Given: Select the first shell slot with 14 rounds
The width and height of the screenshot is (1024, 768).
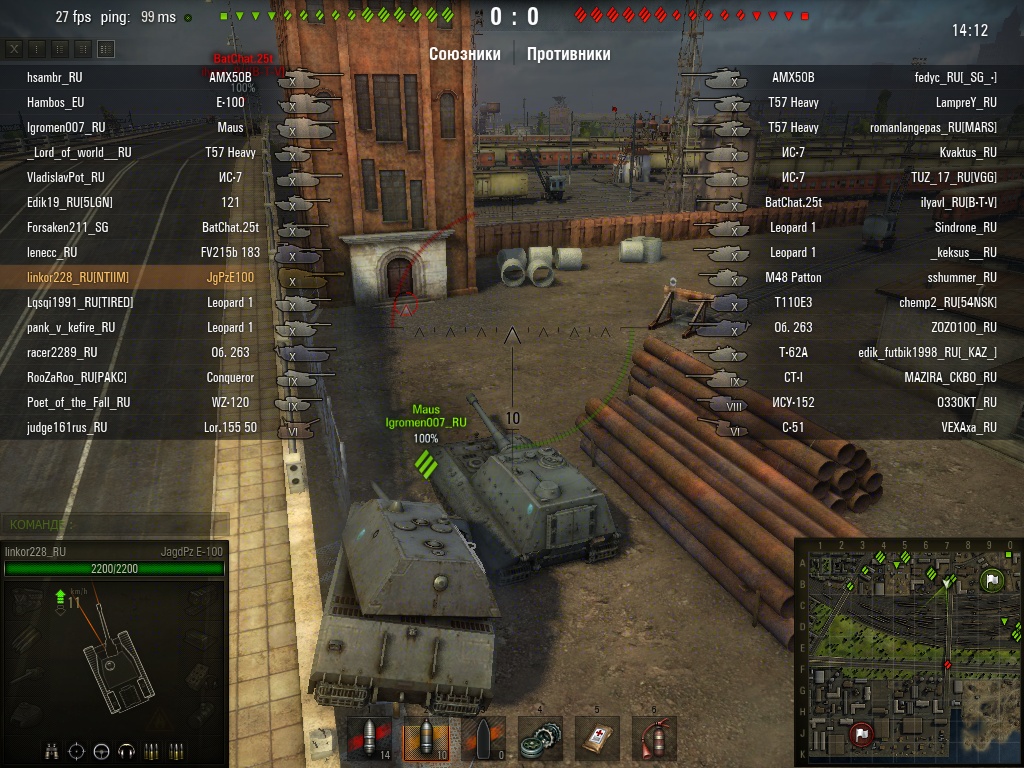Looking at the screenshot, I should coord(369,739).
